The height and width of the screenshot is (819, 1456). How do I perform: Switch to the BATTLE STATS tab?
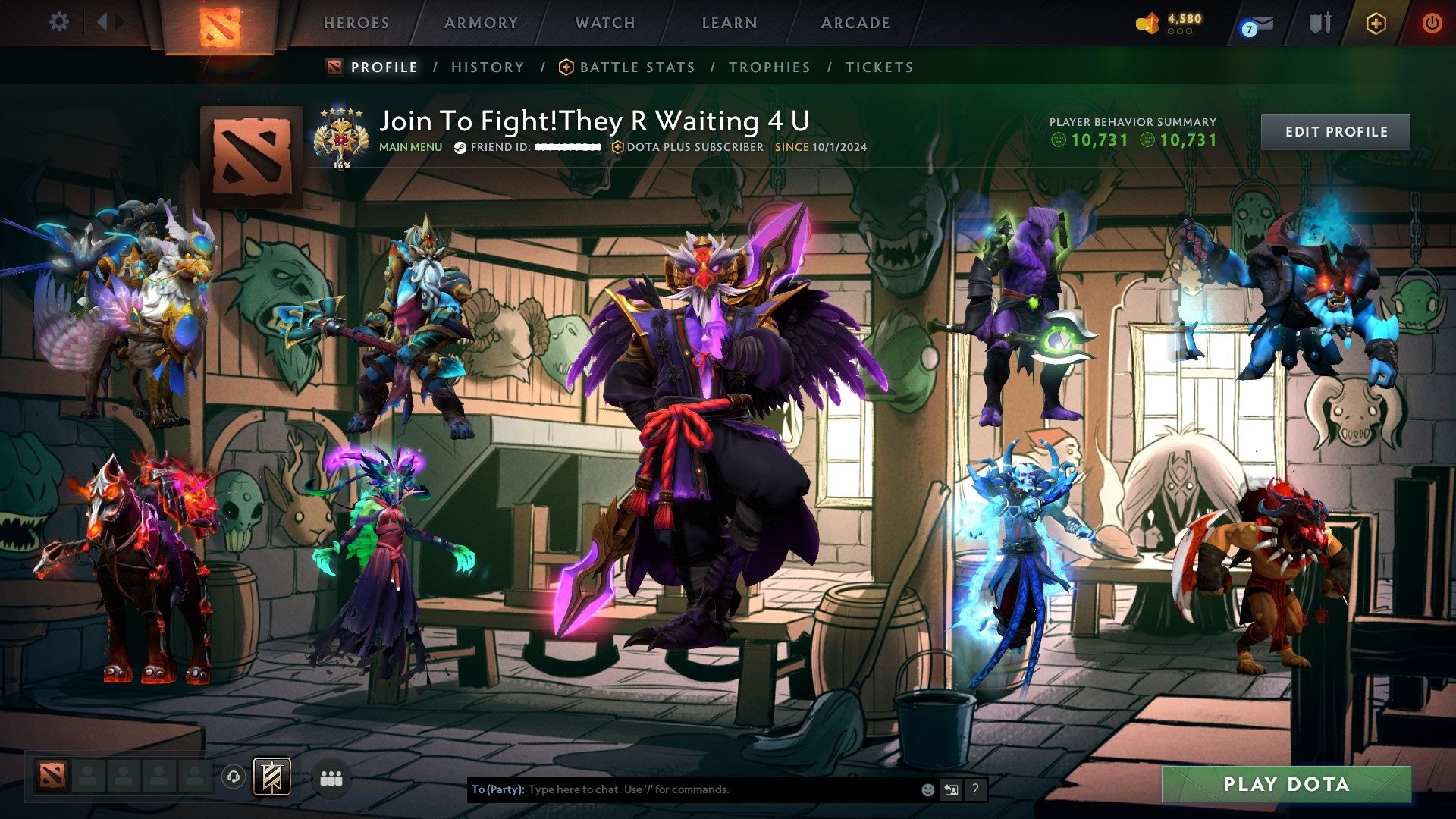[x=636, y=67]
